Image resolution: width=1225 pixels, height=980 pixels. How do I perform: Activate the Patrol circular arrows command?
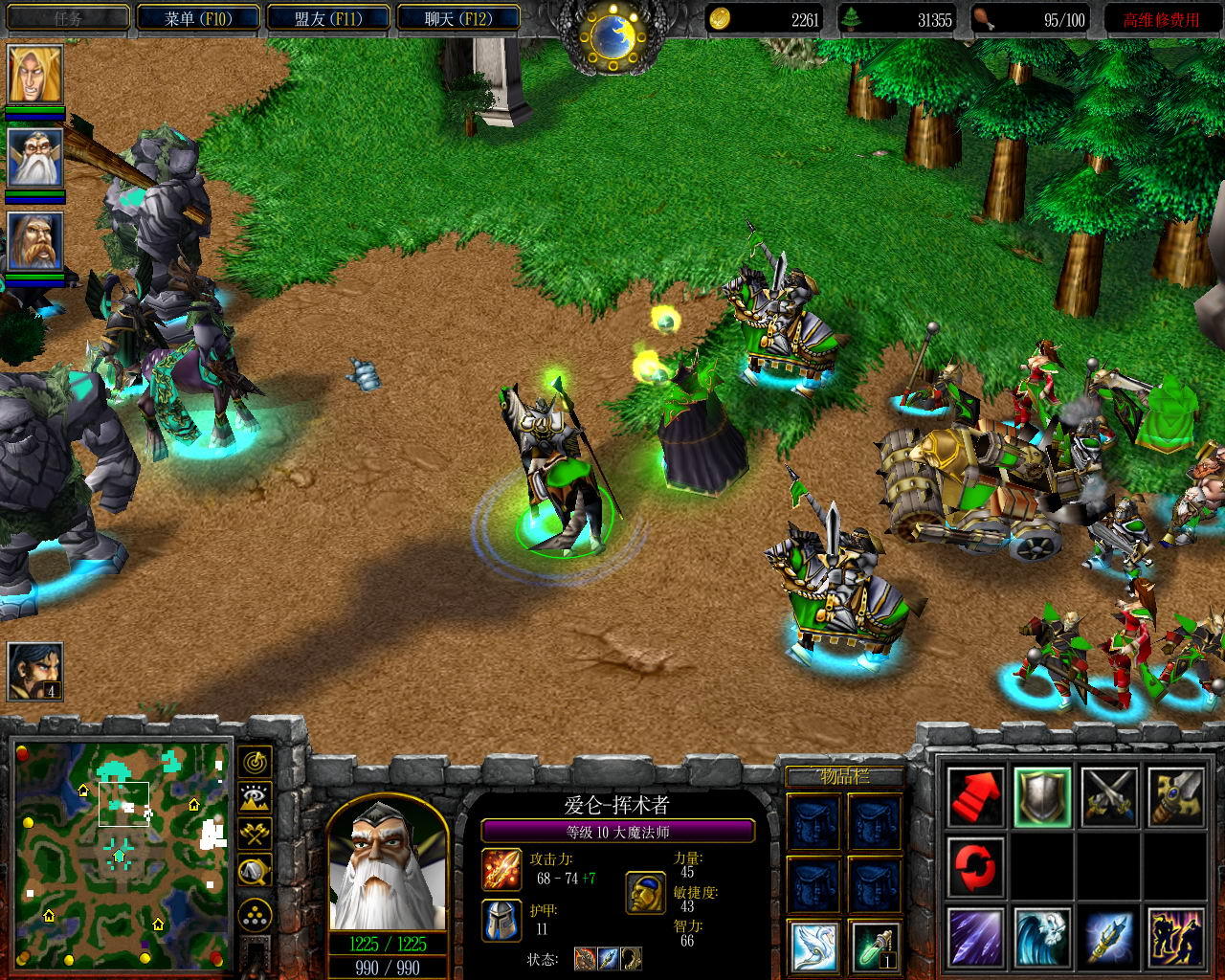tap(976, 866)
